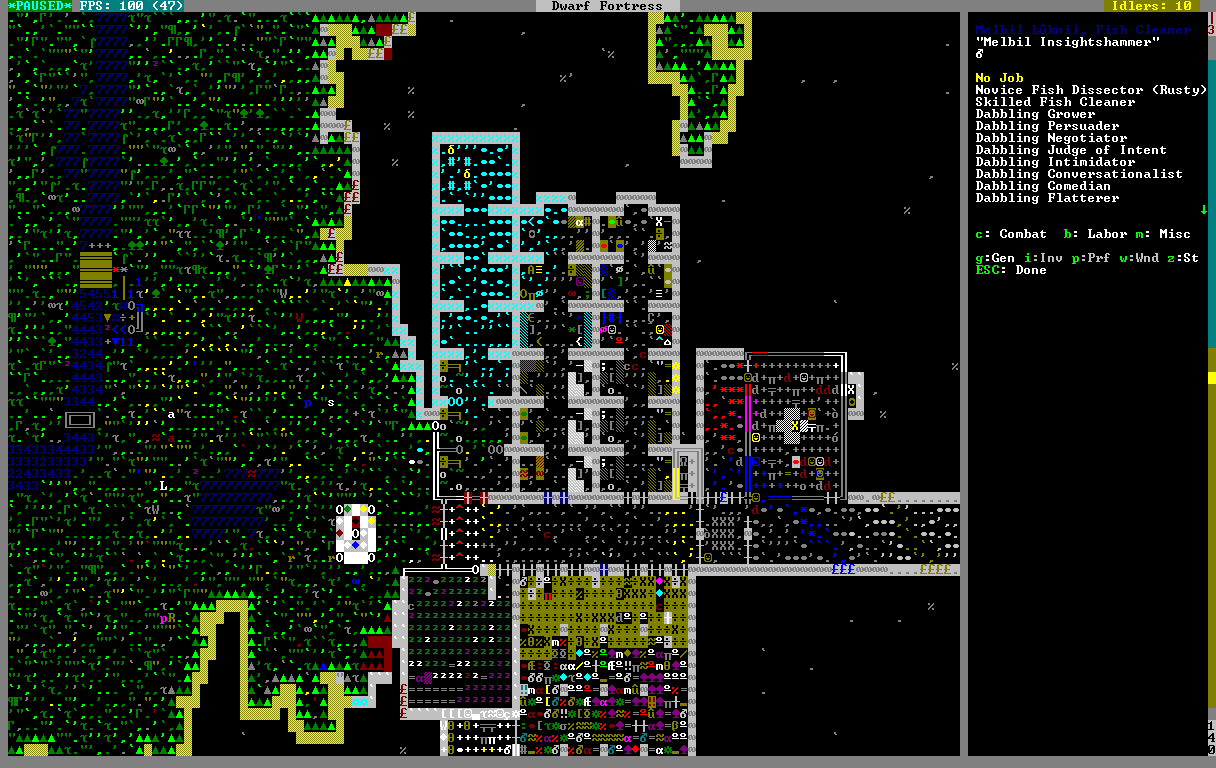Show the Combat skills view
This screenshot has height=768, width=1216.
pyautogui.click(x=1011, y=234)
